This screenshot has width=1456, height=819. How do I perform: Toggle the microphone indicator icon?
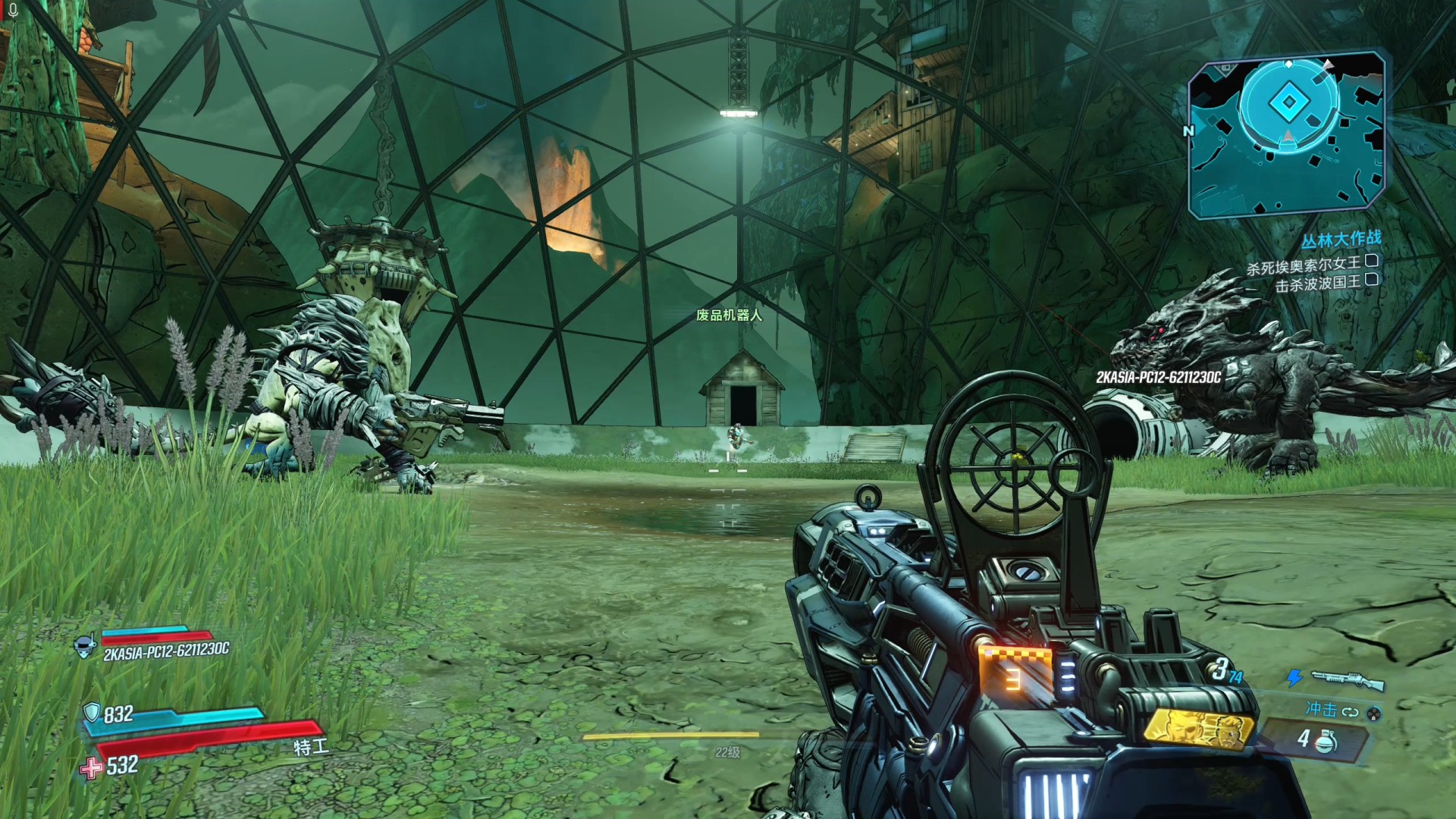13,11
